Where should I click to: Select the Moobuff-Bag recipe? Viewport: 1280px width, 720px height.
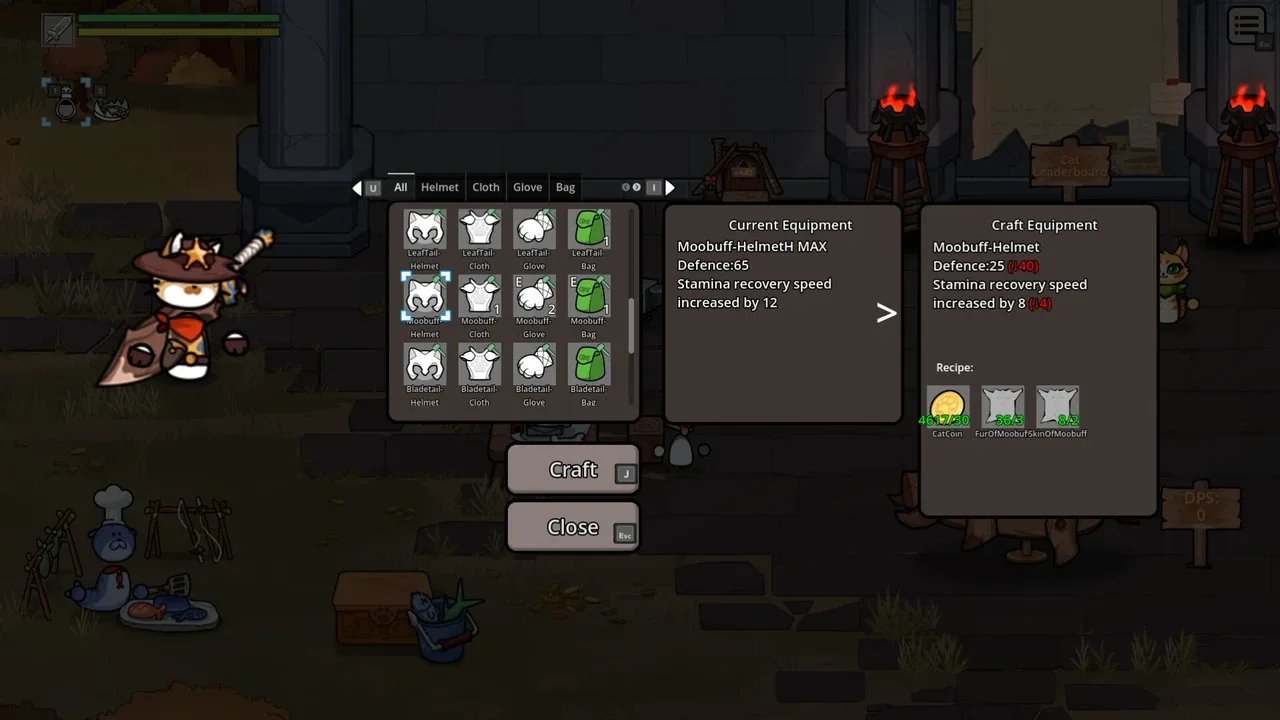[589, 297]
